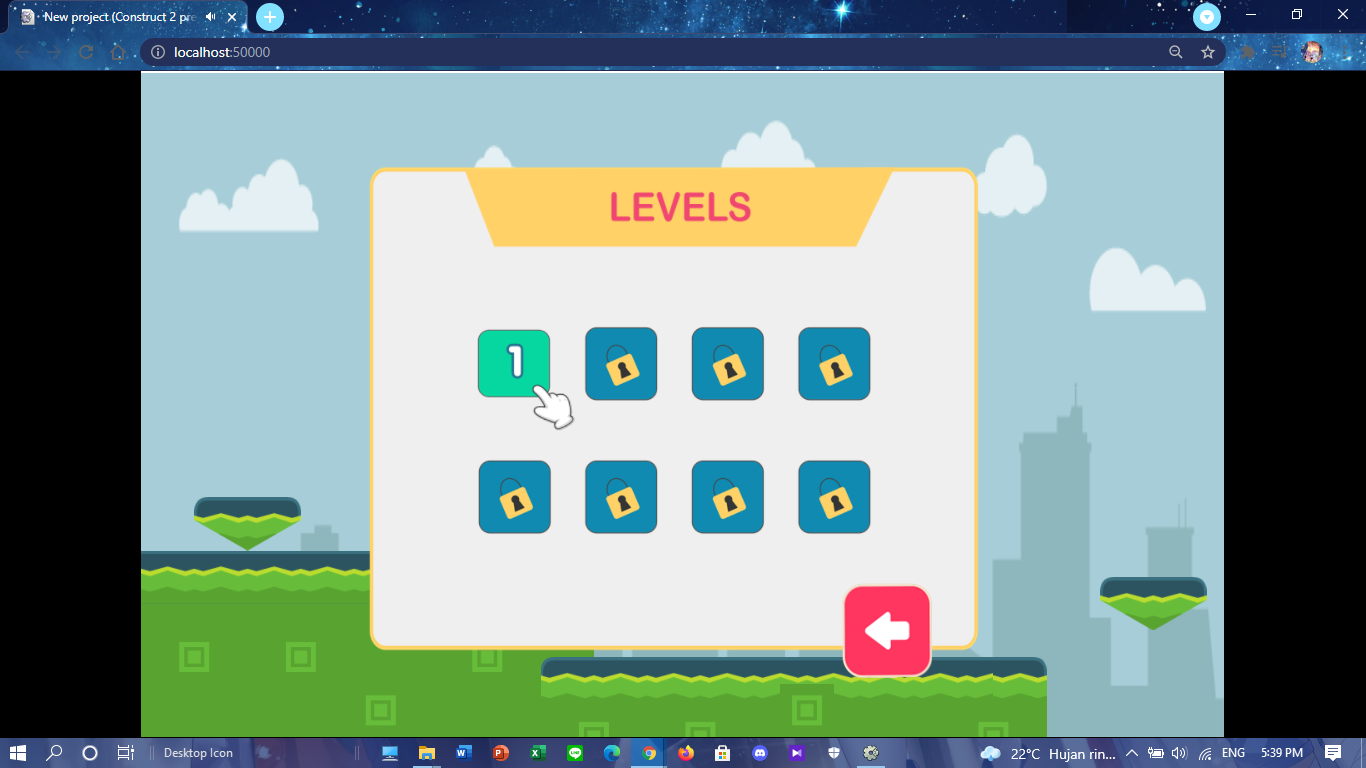This screenshot has width=1366, height=768.
Task: Open the Windows Start menu
Action: (x=18, y=753)
